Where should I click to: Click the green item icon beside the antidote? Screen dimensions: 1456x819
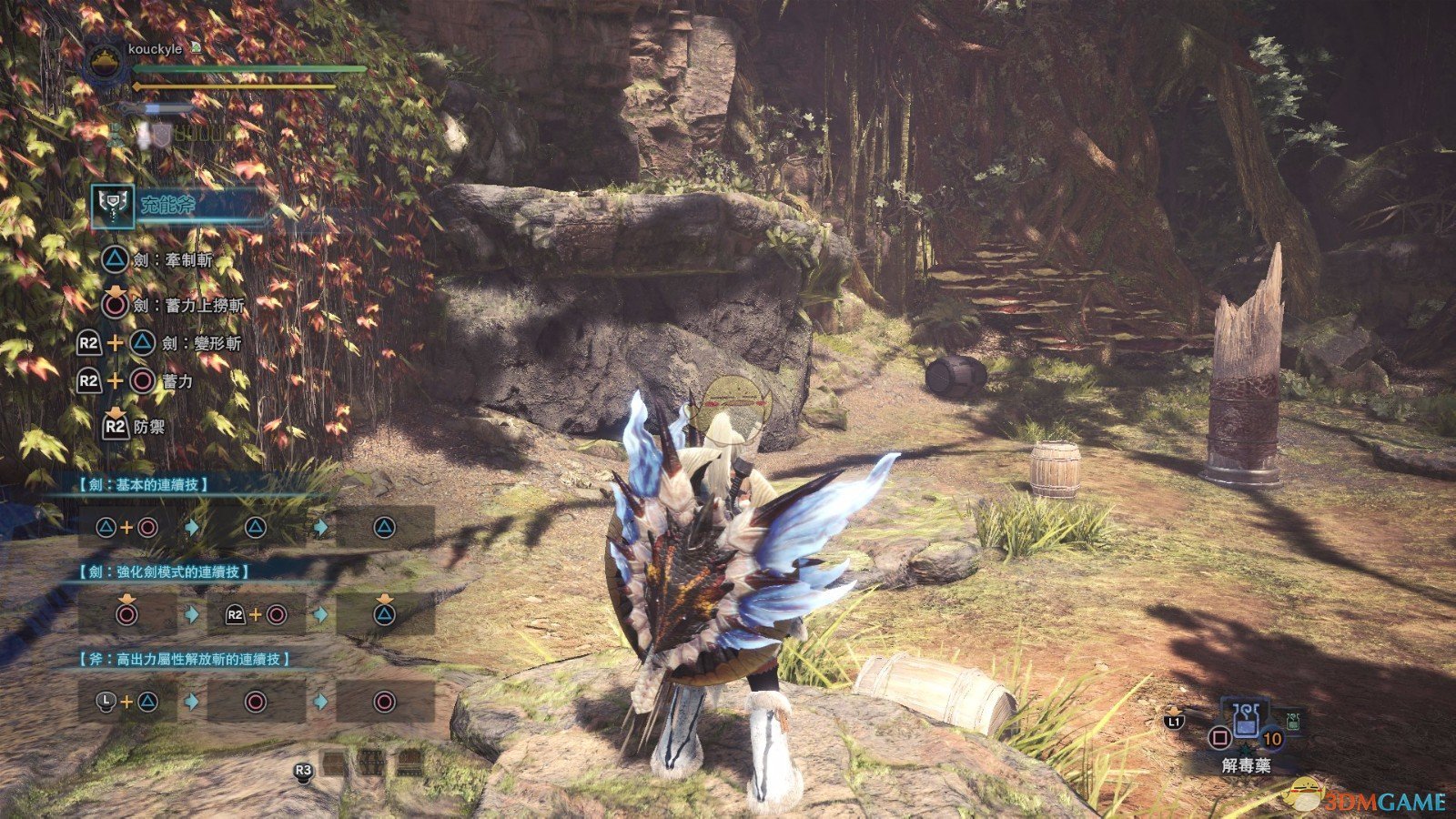pos(1293,722)
